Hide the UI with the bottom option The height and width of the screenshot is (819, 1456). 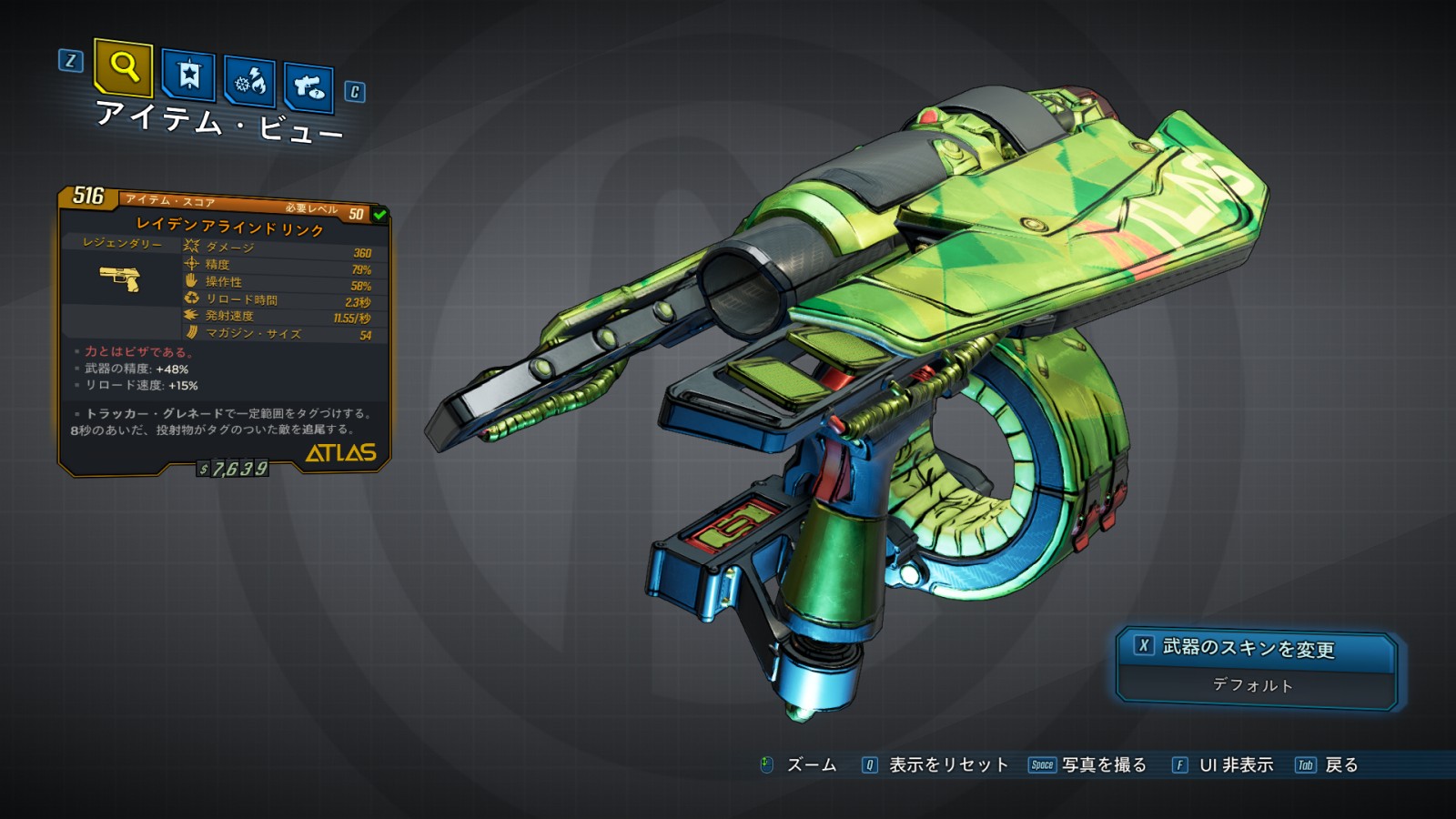[1223, 765]
